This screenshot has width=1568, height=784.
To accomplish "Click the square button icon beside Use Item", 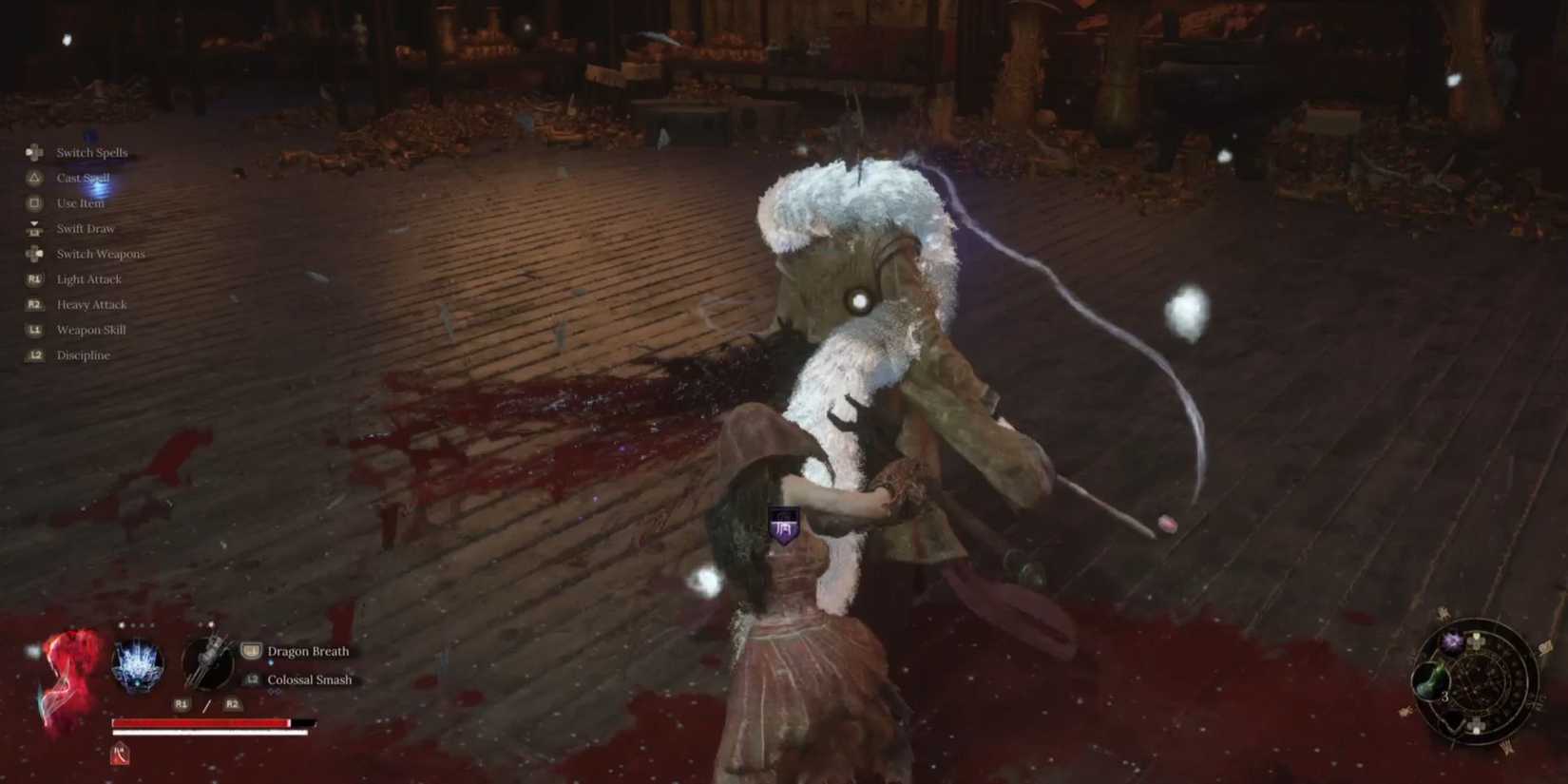I will coord(34,202).
